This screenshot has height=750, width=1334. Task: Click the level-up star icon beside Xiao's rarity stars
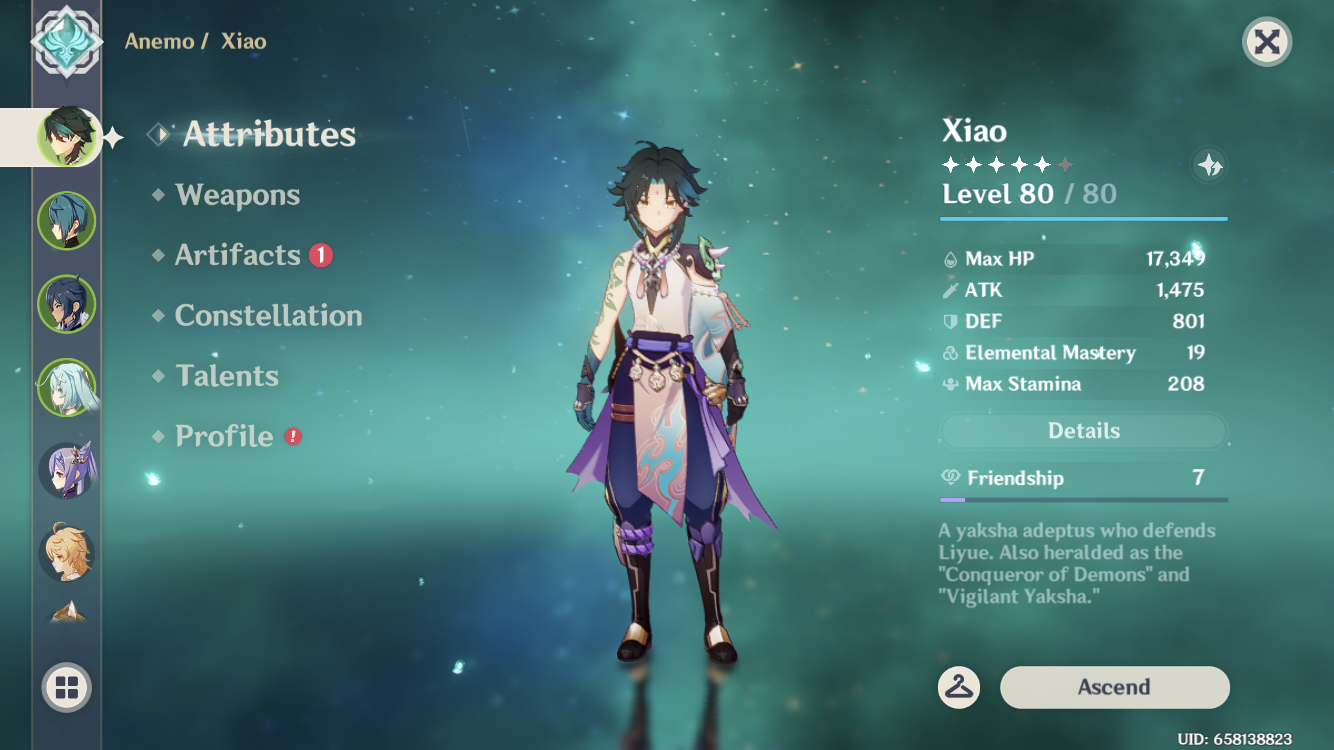(x=1208, y=166)
